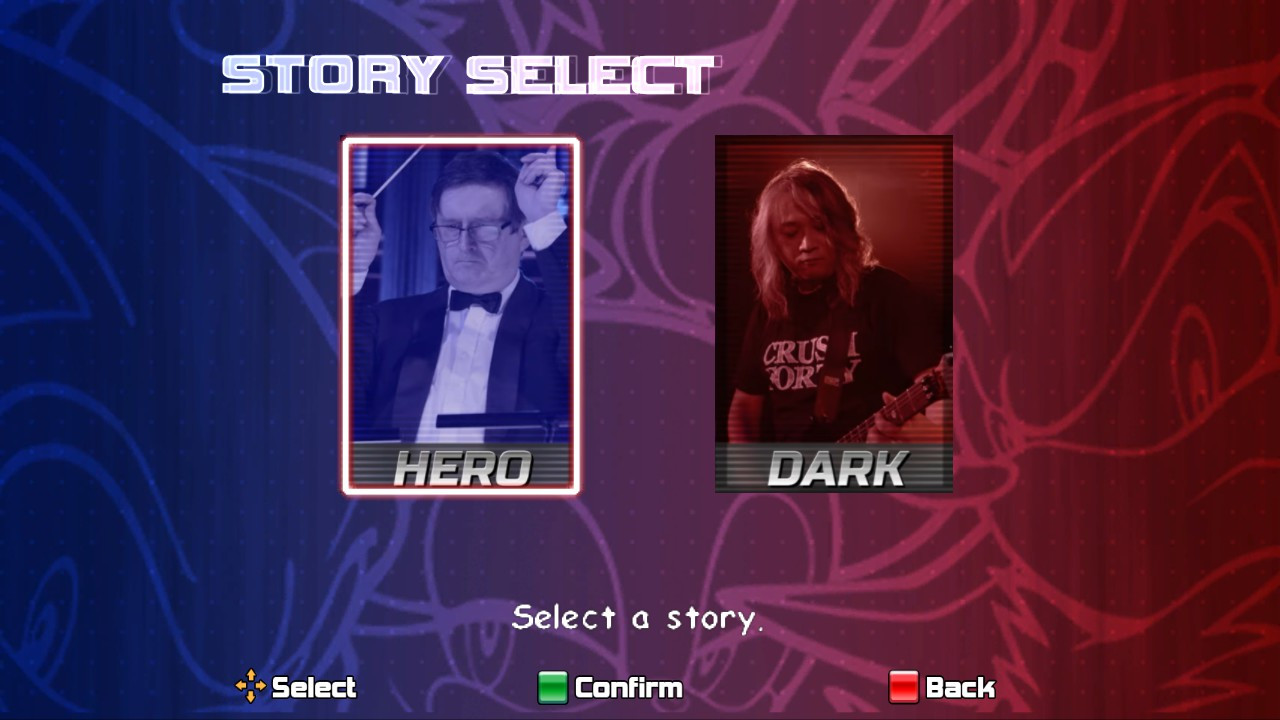Choose the HERO label banner

click(x=461, y=467)
